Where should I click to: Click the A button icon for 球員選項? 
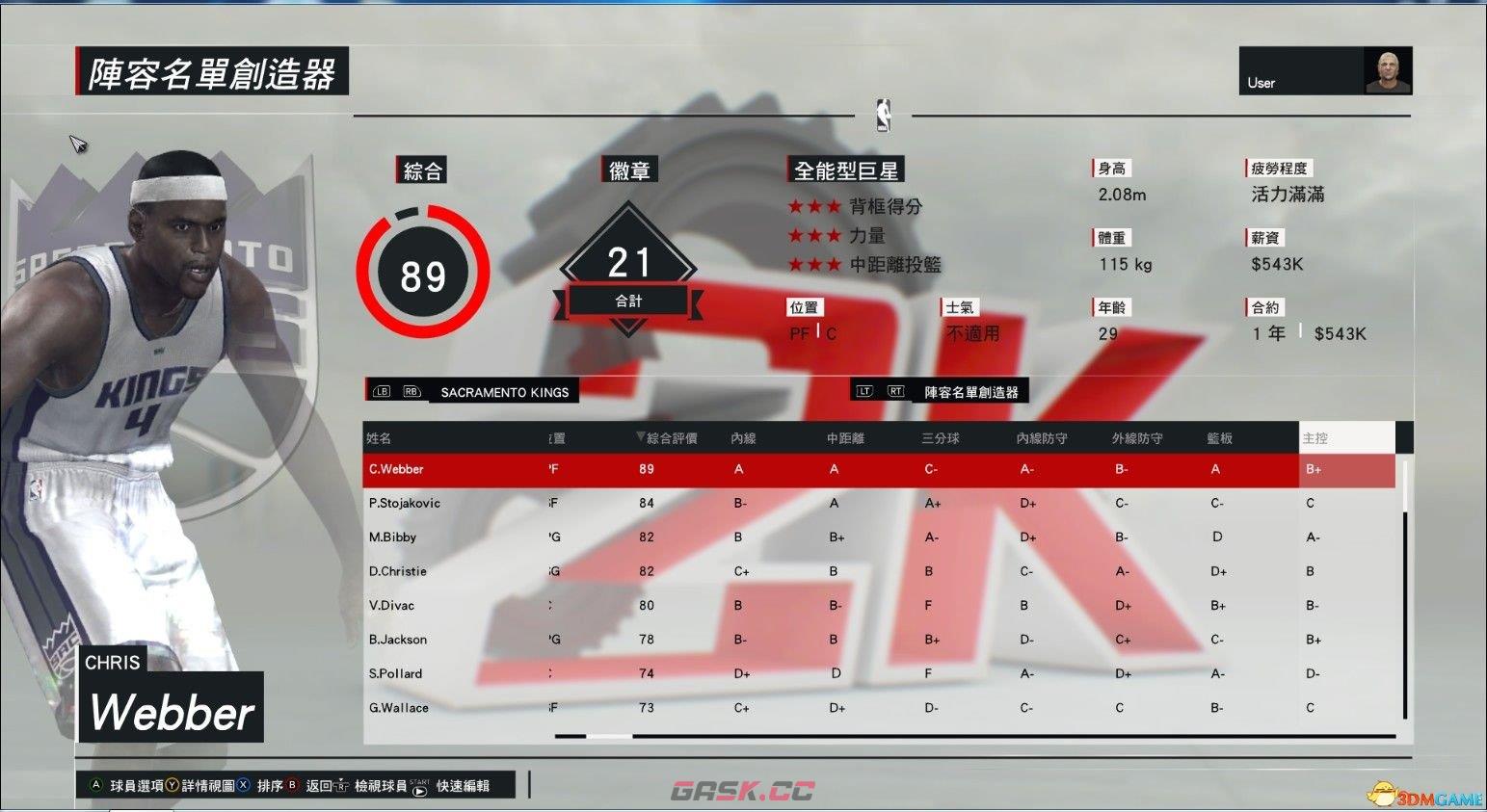[x=96, y=786]
